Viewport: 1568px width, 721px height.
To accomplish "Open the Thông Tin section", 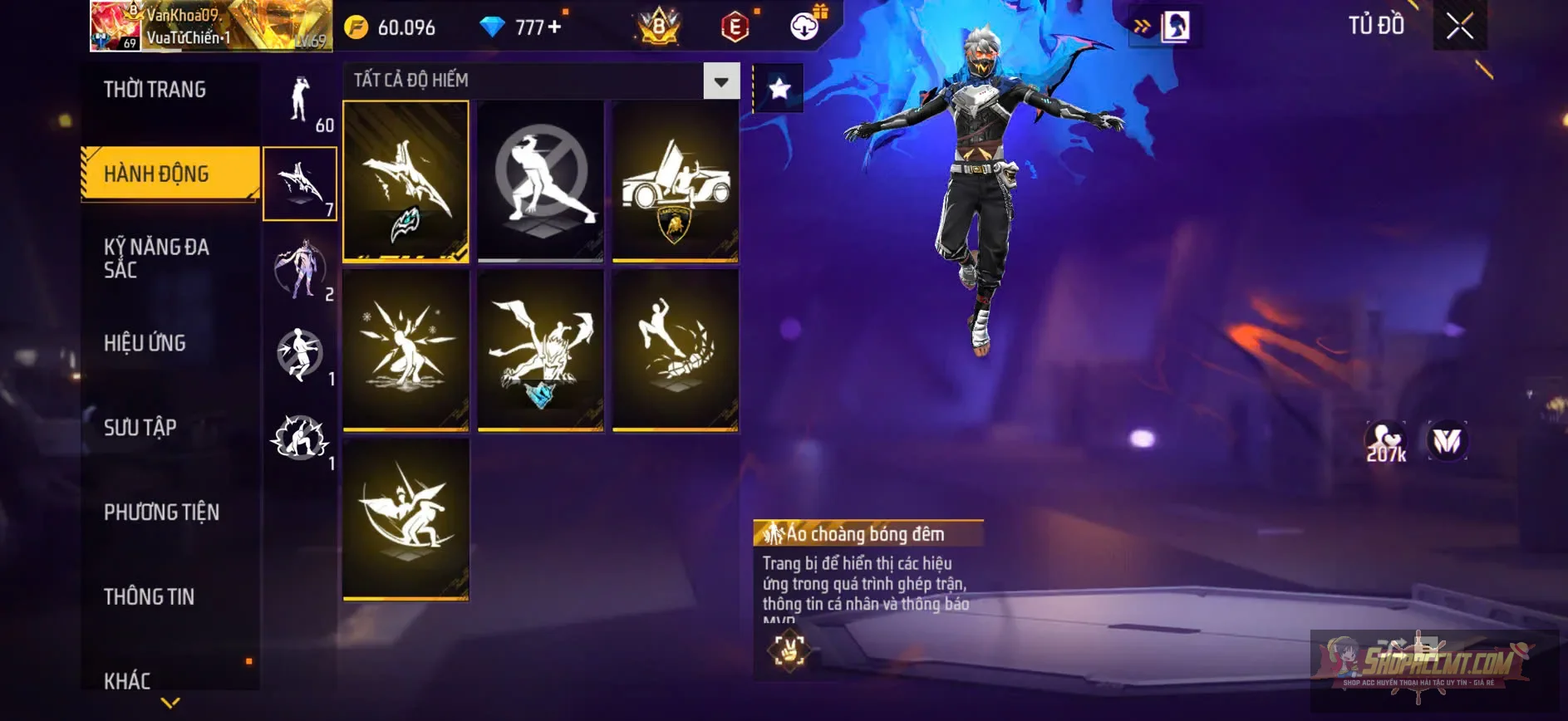I will tap(148, 596).
